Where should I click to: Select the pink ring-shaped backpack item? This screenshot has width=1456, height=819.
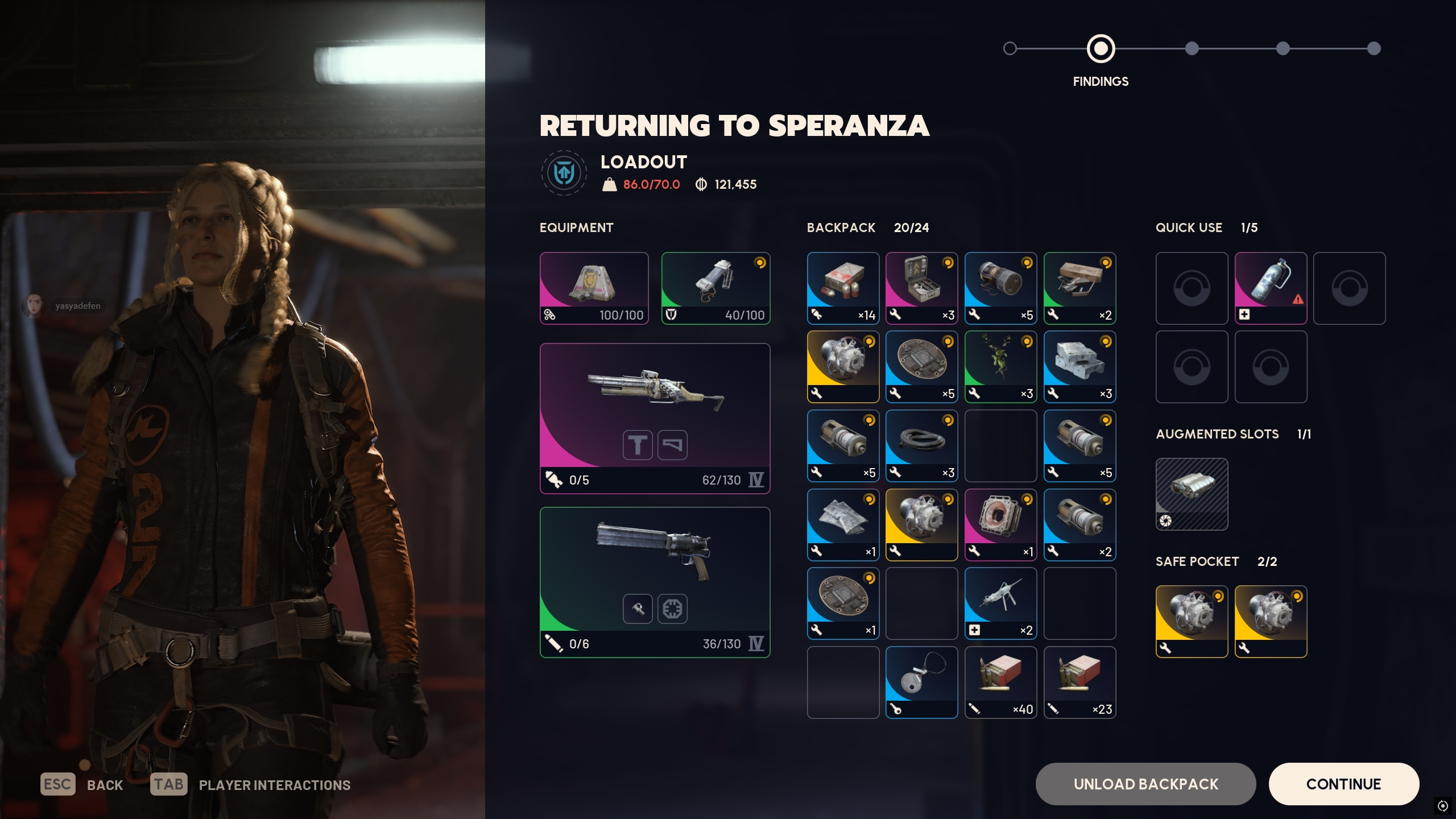tap(1000, 524)
